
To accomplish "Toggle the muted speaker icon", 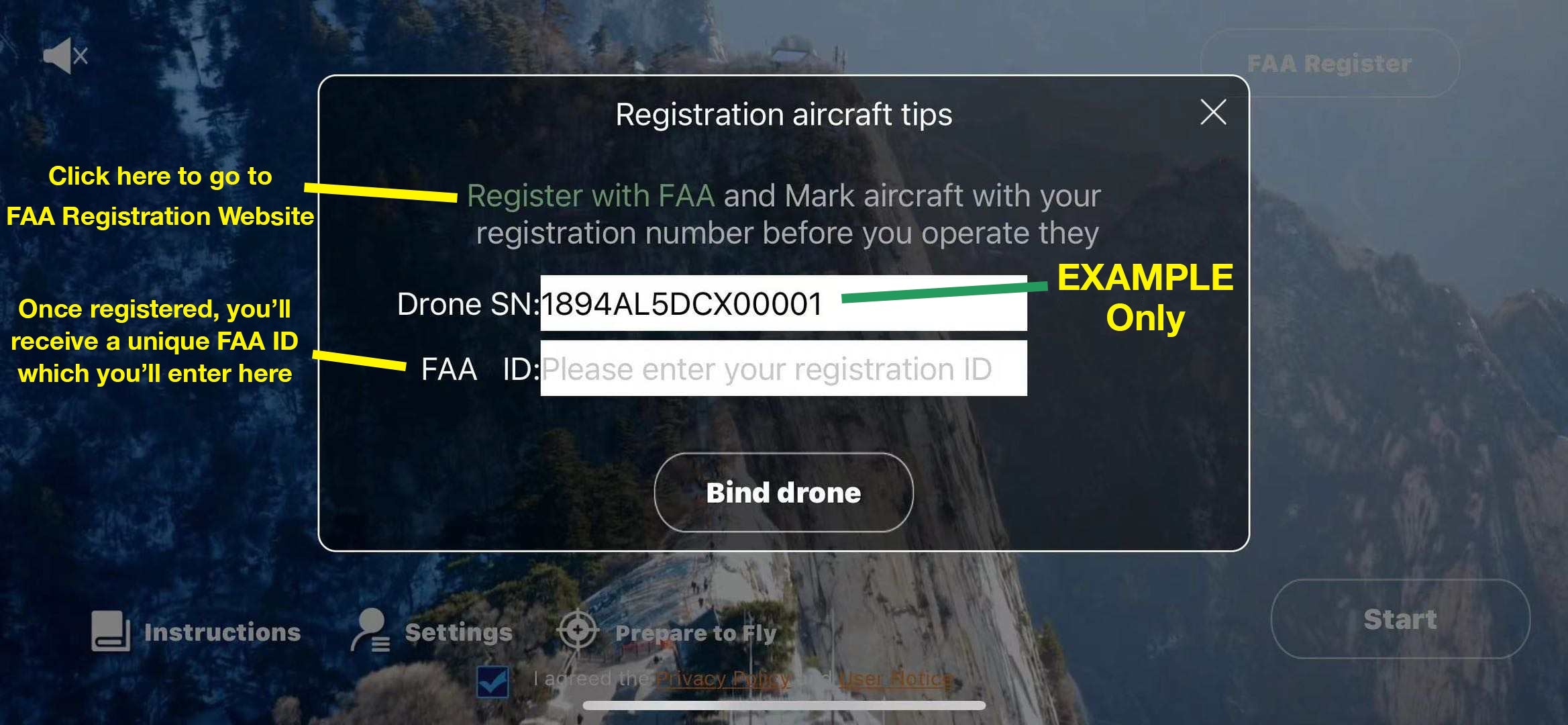I will pos(65,56).
